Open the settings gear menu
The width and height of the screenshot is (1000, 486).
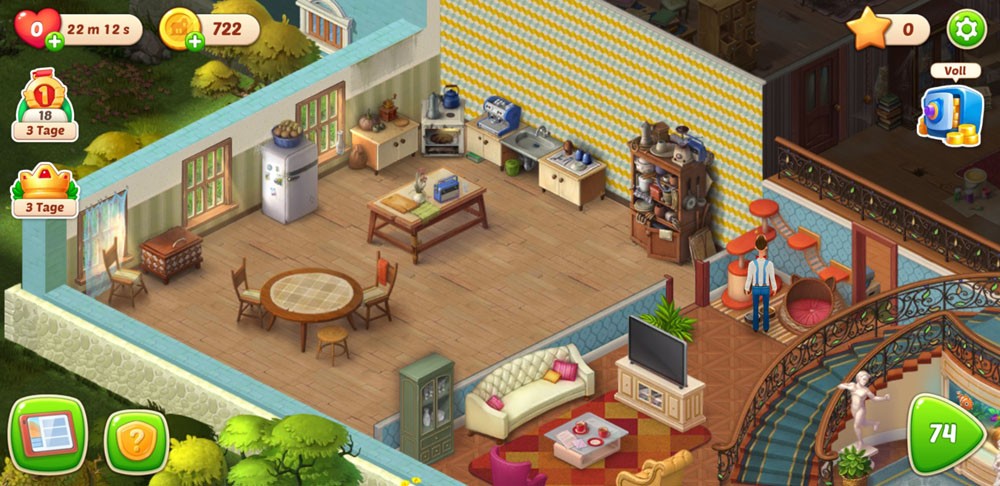(x=966, y=29)
